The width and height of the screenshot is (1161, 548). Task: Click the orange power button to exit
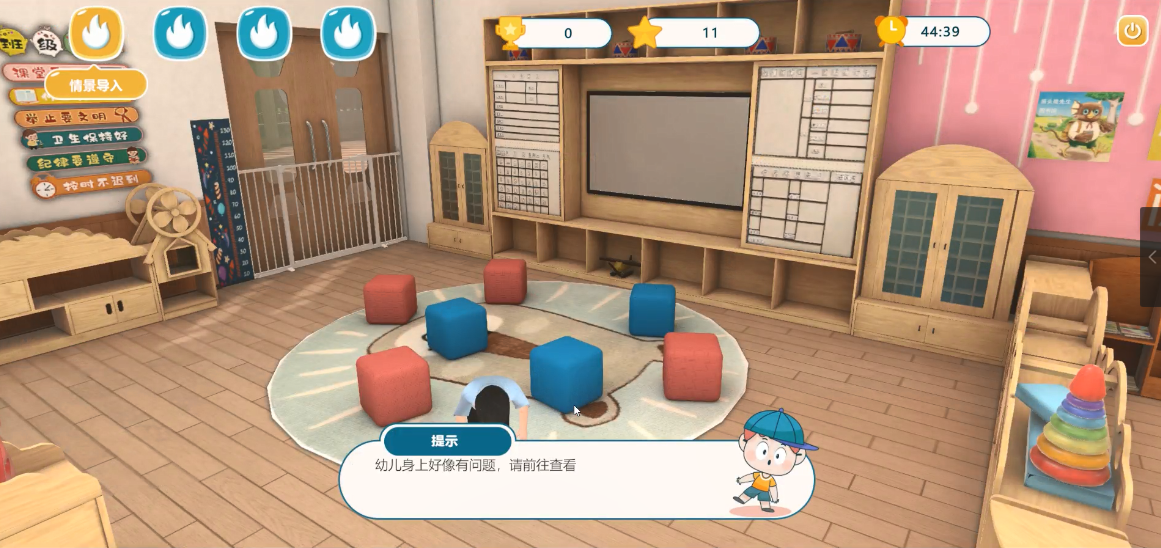tap(1132, 31)
